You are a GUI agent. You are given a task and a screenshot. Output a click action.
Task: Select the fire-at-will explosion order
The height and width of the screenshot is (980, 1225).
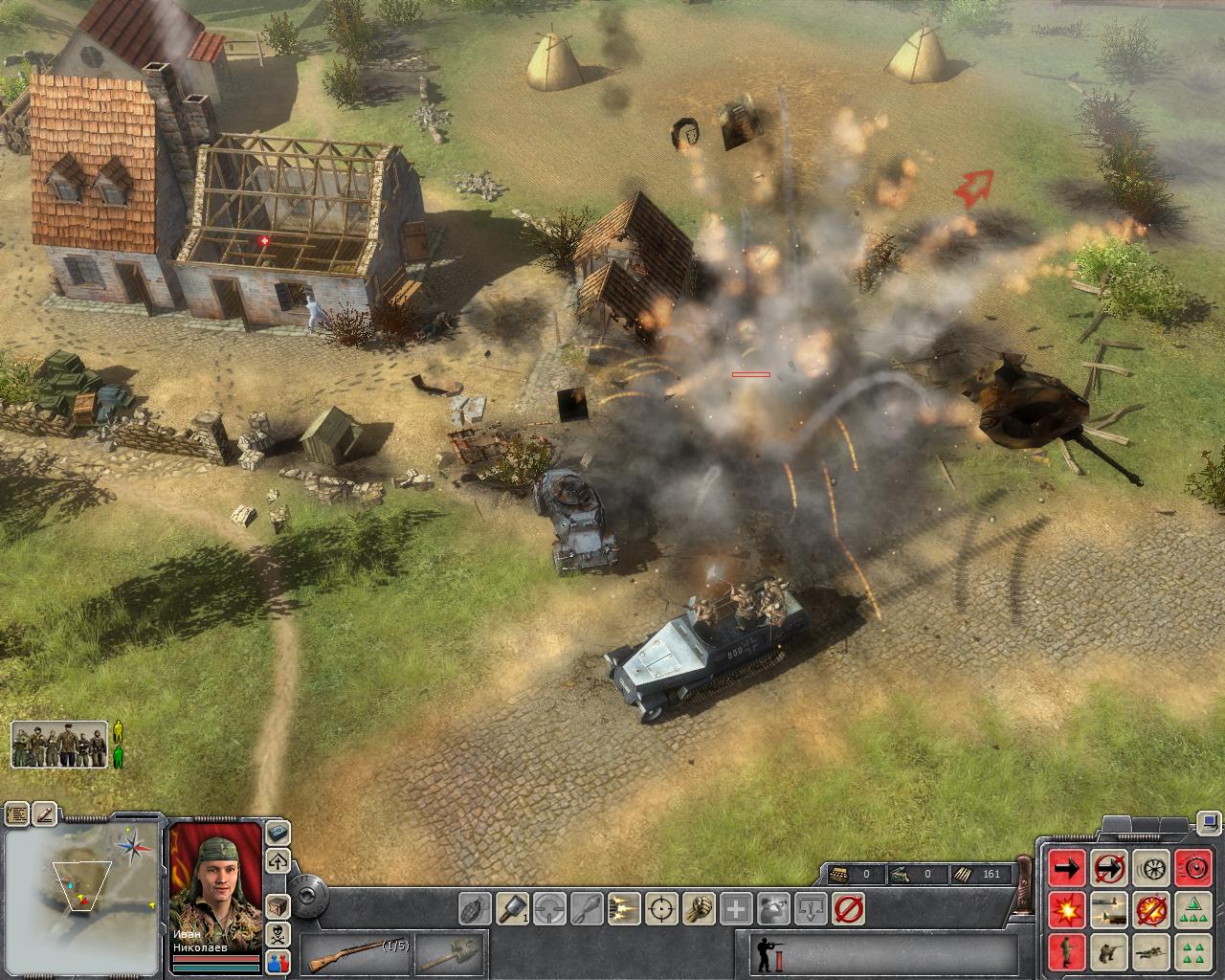[x=1066, y=909]
